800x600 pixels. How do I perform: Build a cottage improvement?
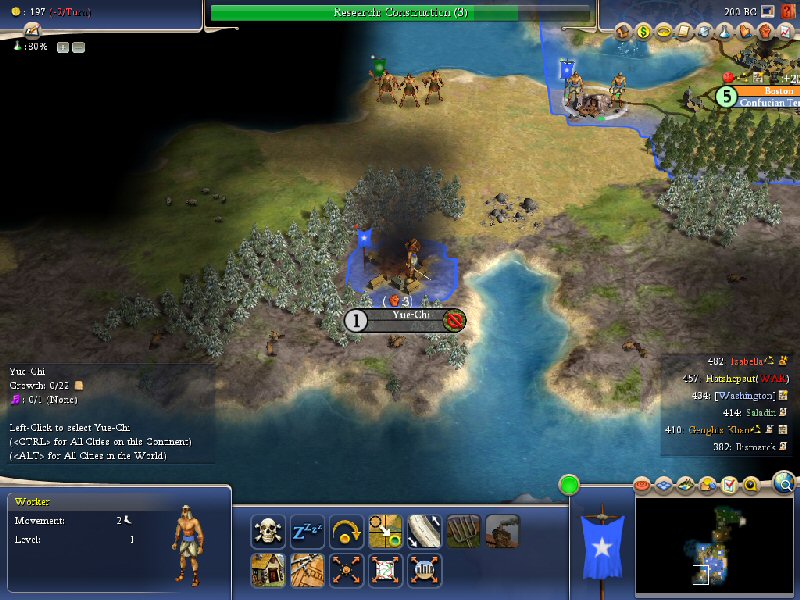tap(268, 569)
